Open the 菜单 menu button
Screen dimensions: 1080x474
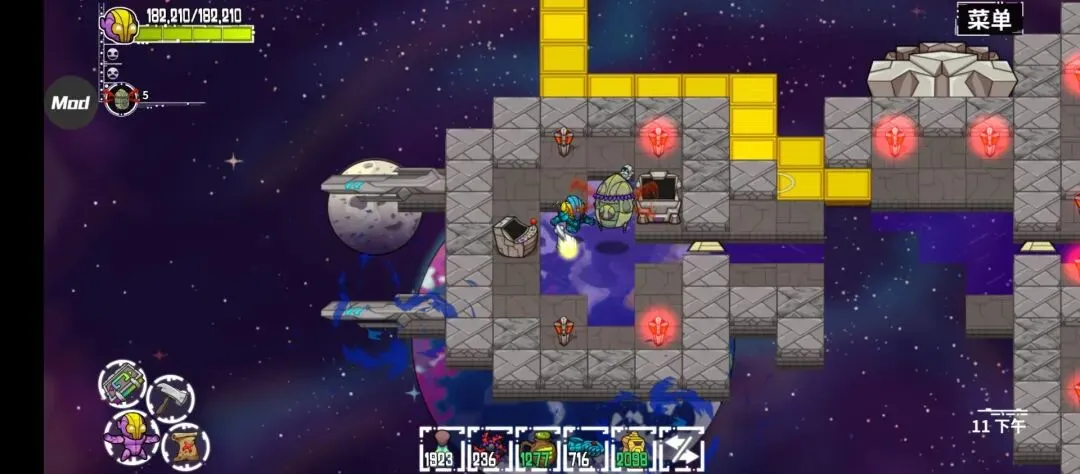click(x=990, y=18)
